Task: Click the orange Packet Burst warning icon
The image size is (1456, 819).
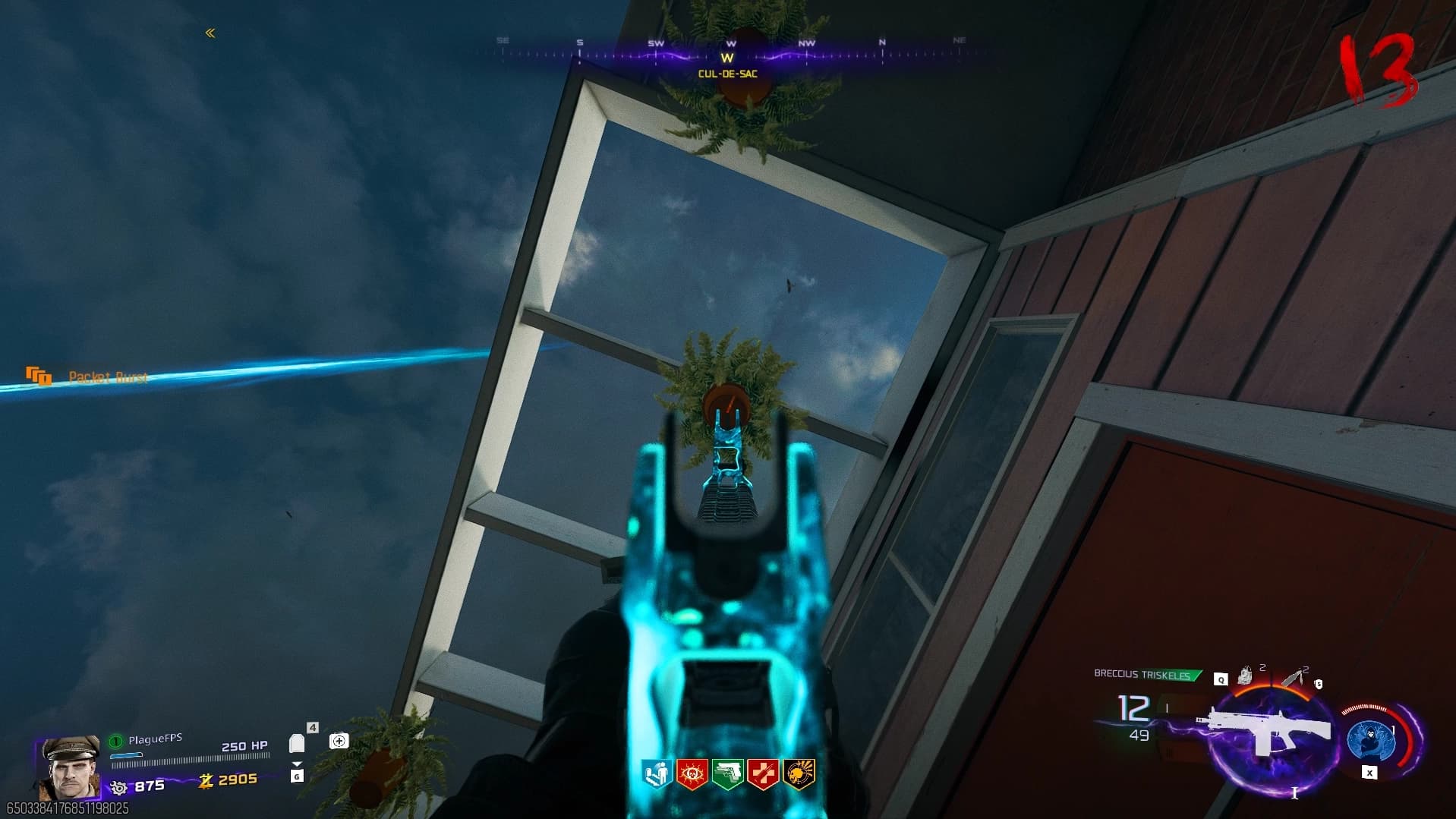Action: pos(38,376)
